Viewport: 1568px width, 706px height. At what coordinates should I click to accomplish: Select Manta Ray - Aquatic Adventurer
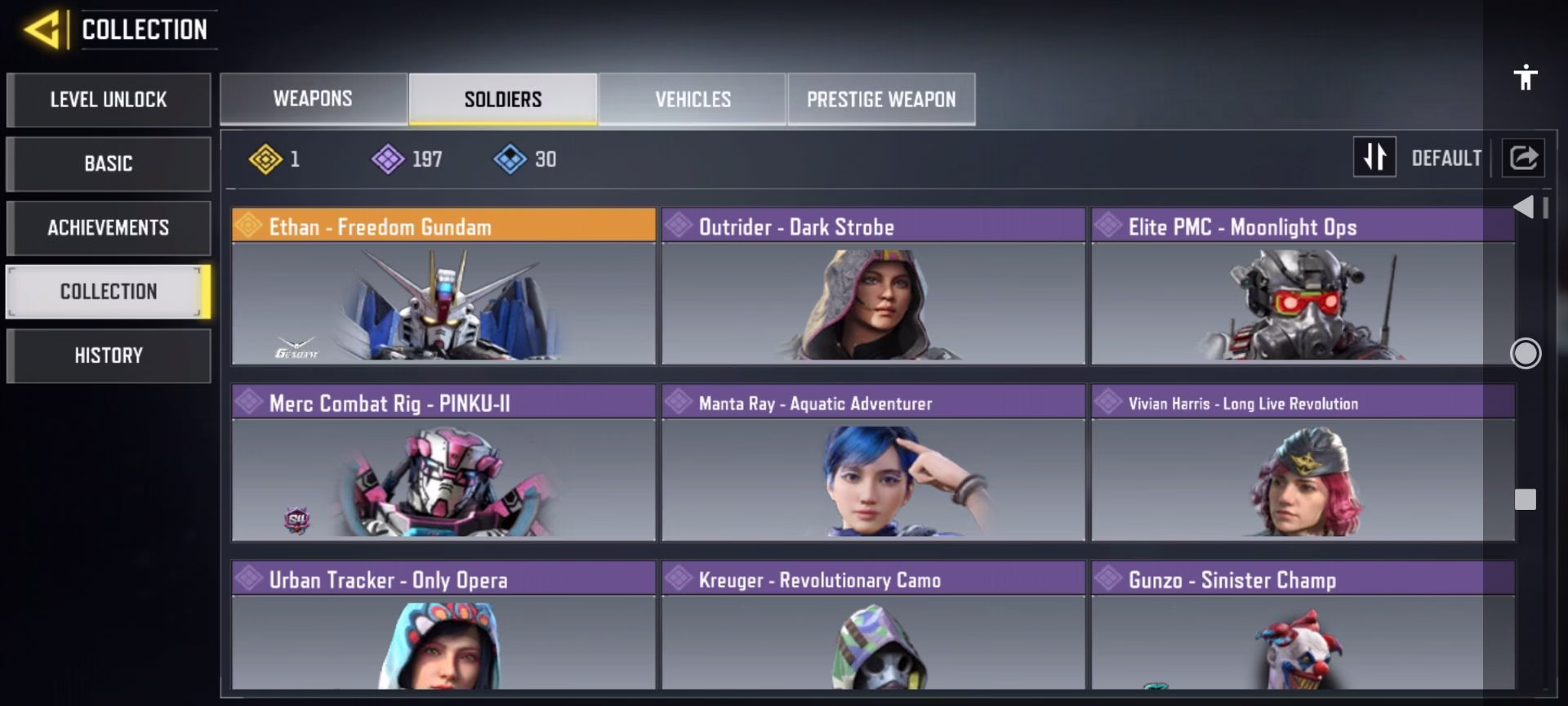[873, 462]
